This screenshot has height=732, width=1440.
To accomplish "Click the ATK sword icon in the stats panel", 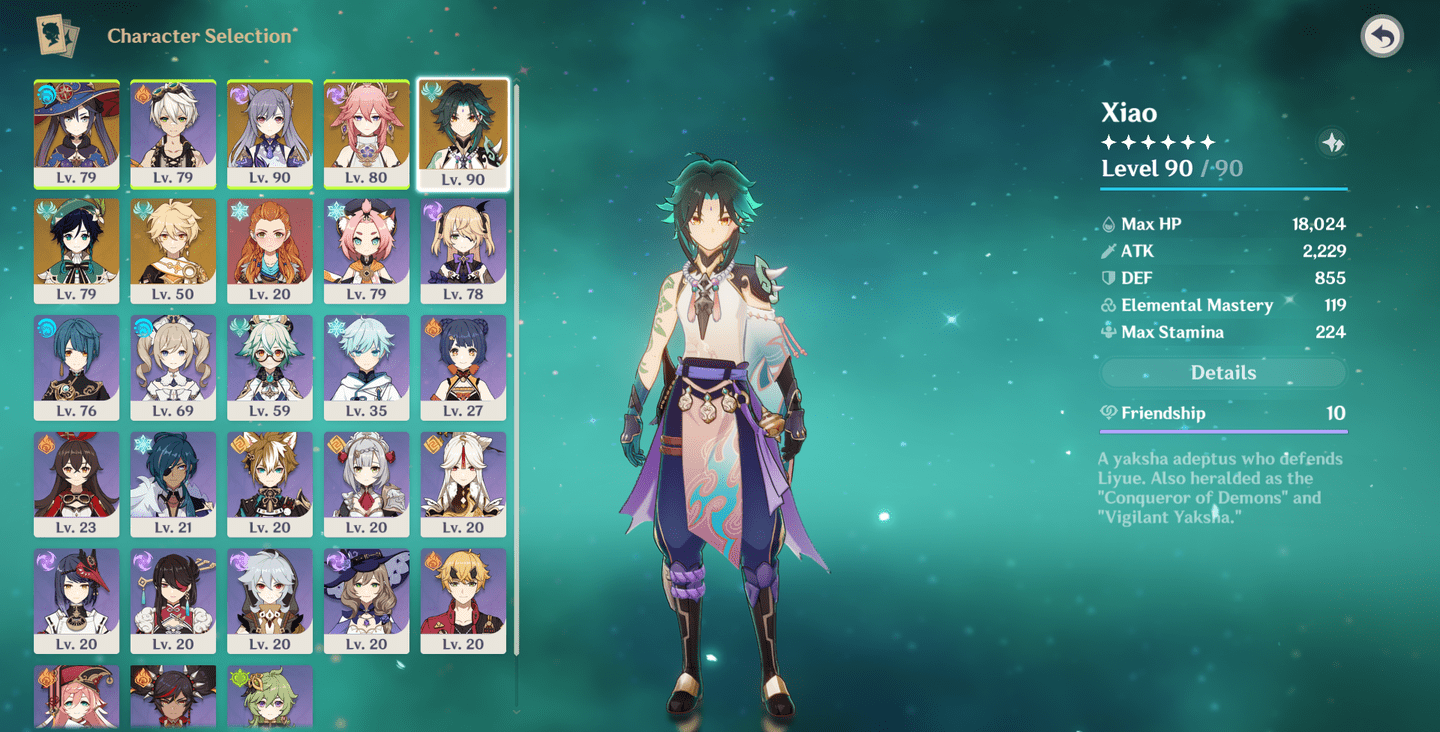I will [x=1107, y=251].
